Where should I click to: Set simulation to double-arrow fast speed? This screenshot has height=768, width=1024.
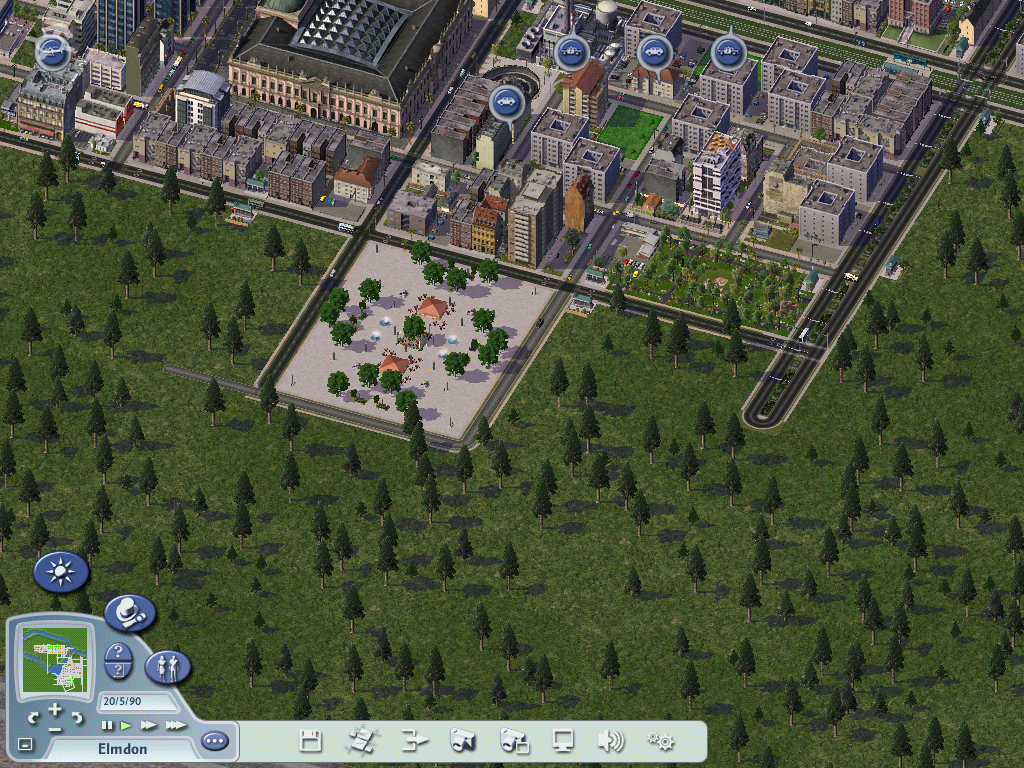pos(148,725)
